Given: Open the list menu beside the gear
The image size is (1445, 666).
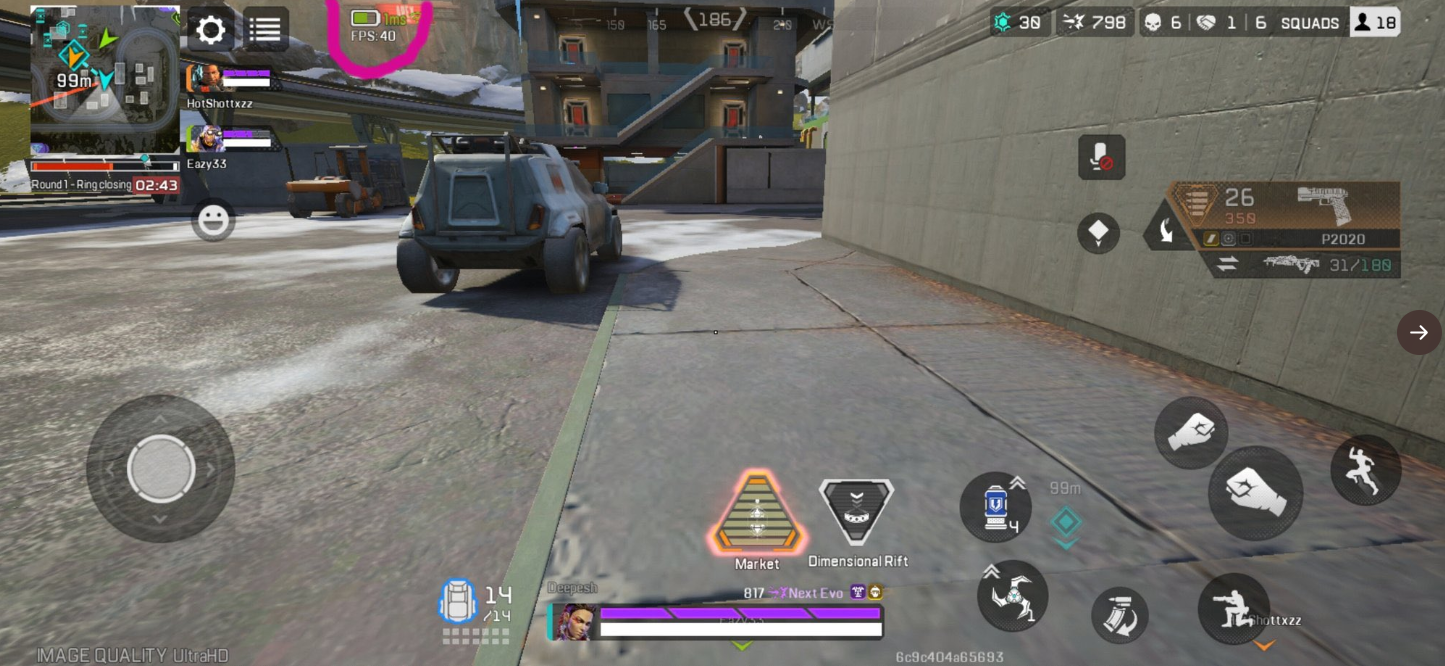Looking at the screenshot, I should coord(265,30).
